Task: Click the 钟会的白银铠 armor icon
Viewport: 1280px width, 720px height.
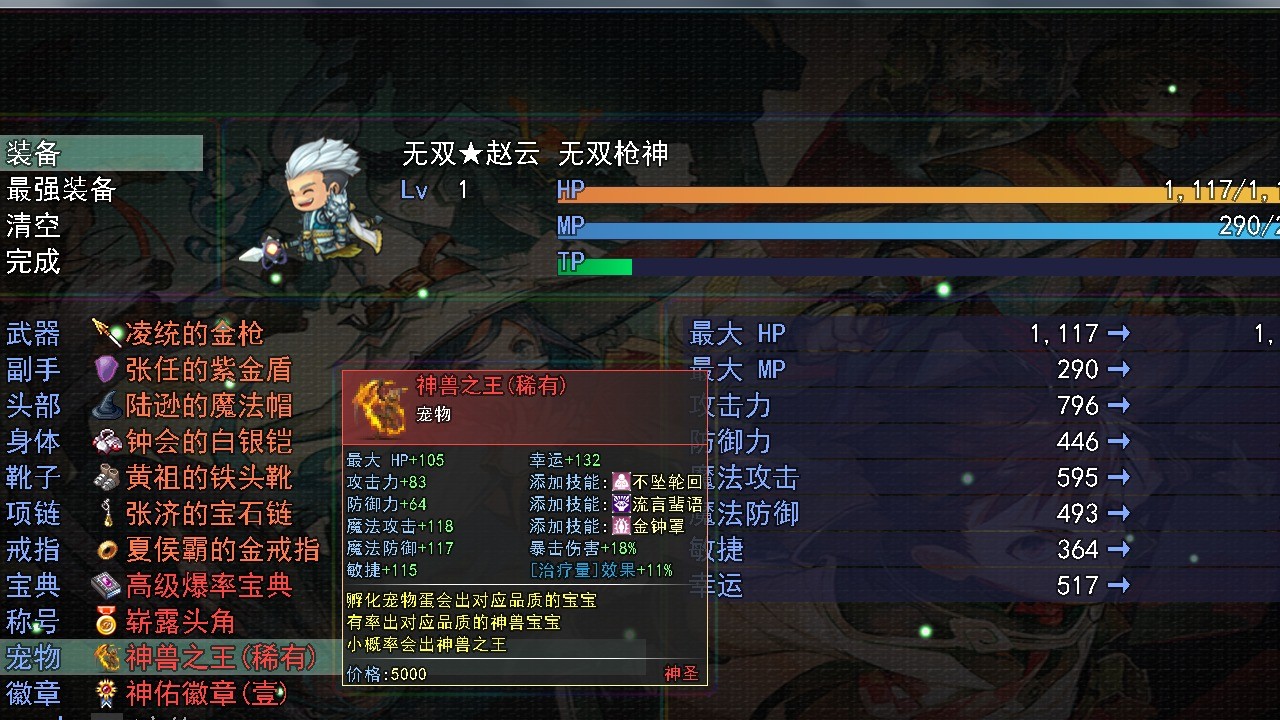Action: [108, 441]
